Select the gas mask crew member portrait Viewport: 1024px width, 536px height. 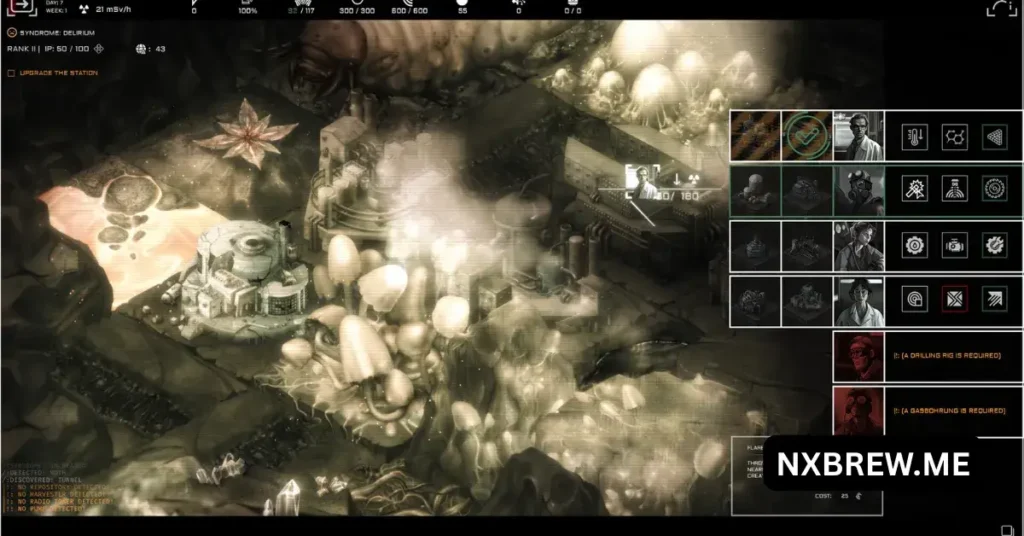pyautogui.click(x=858, y=191)
